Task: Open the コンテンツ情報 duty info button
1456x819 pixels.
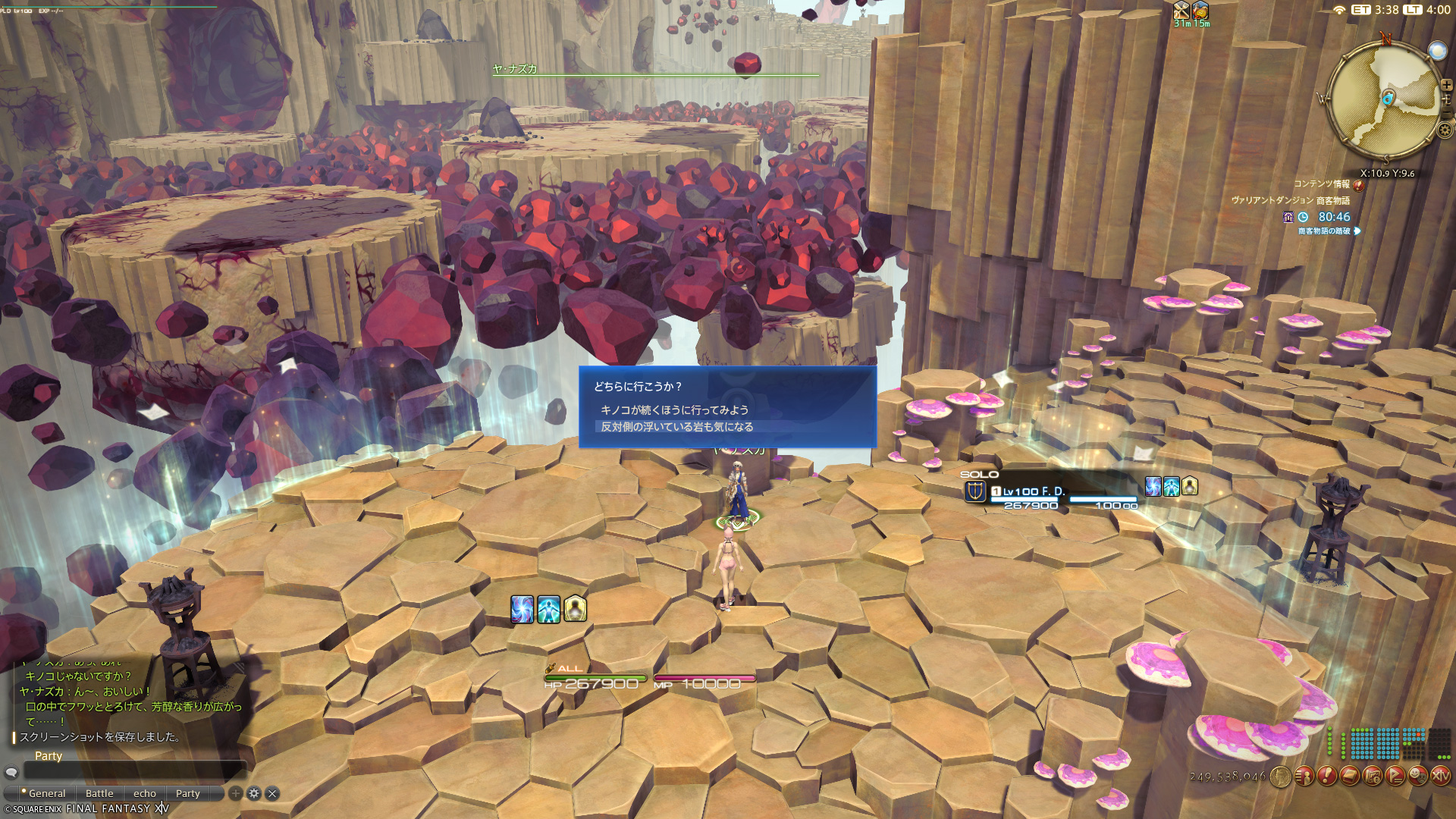Action: click(x=1358, y=184)
